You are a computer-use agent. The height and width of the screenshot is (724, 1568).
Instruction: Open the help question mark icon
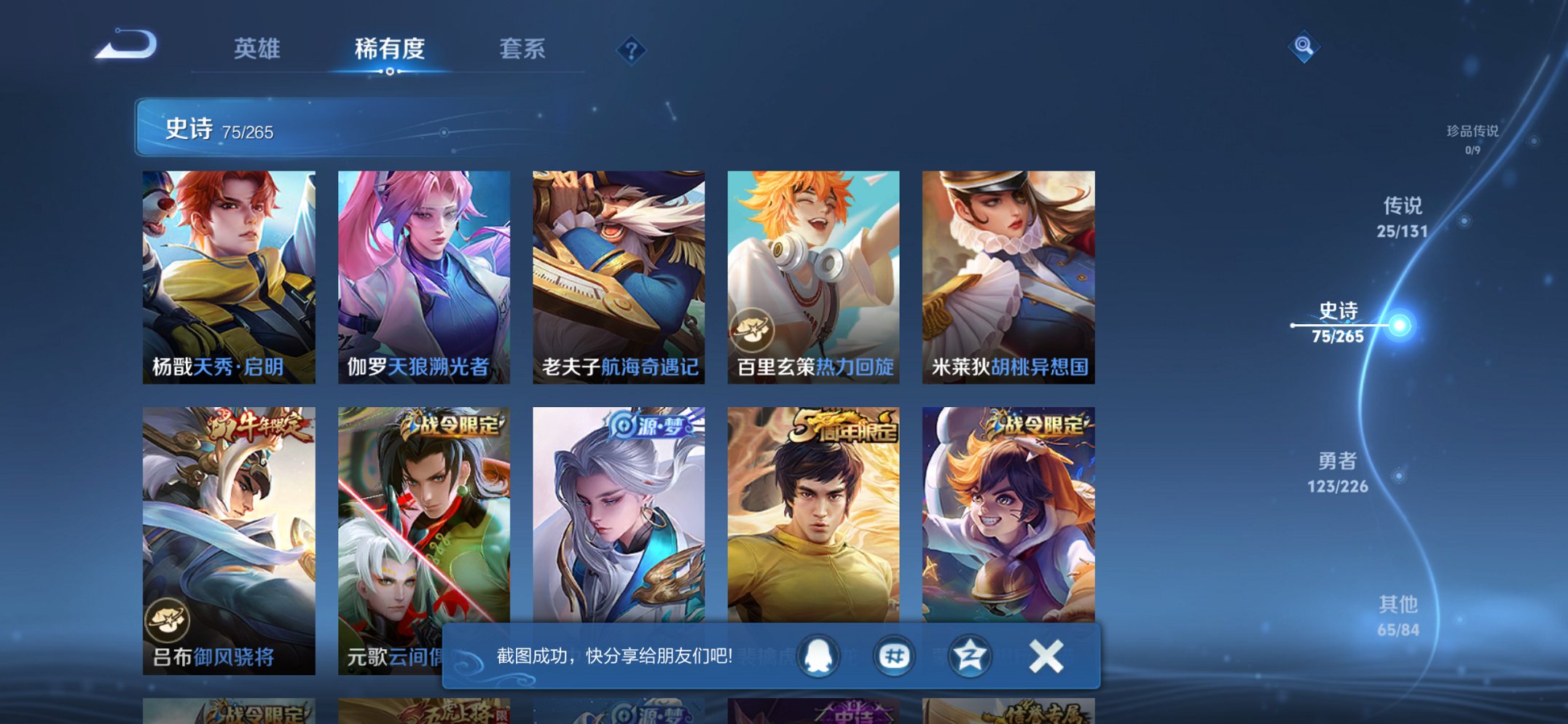tap(631, 50)
